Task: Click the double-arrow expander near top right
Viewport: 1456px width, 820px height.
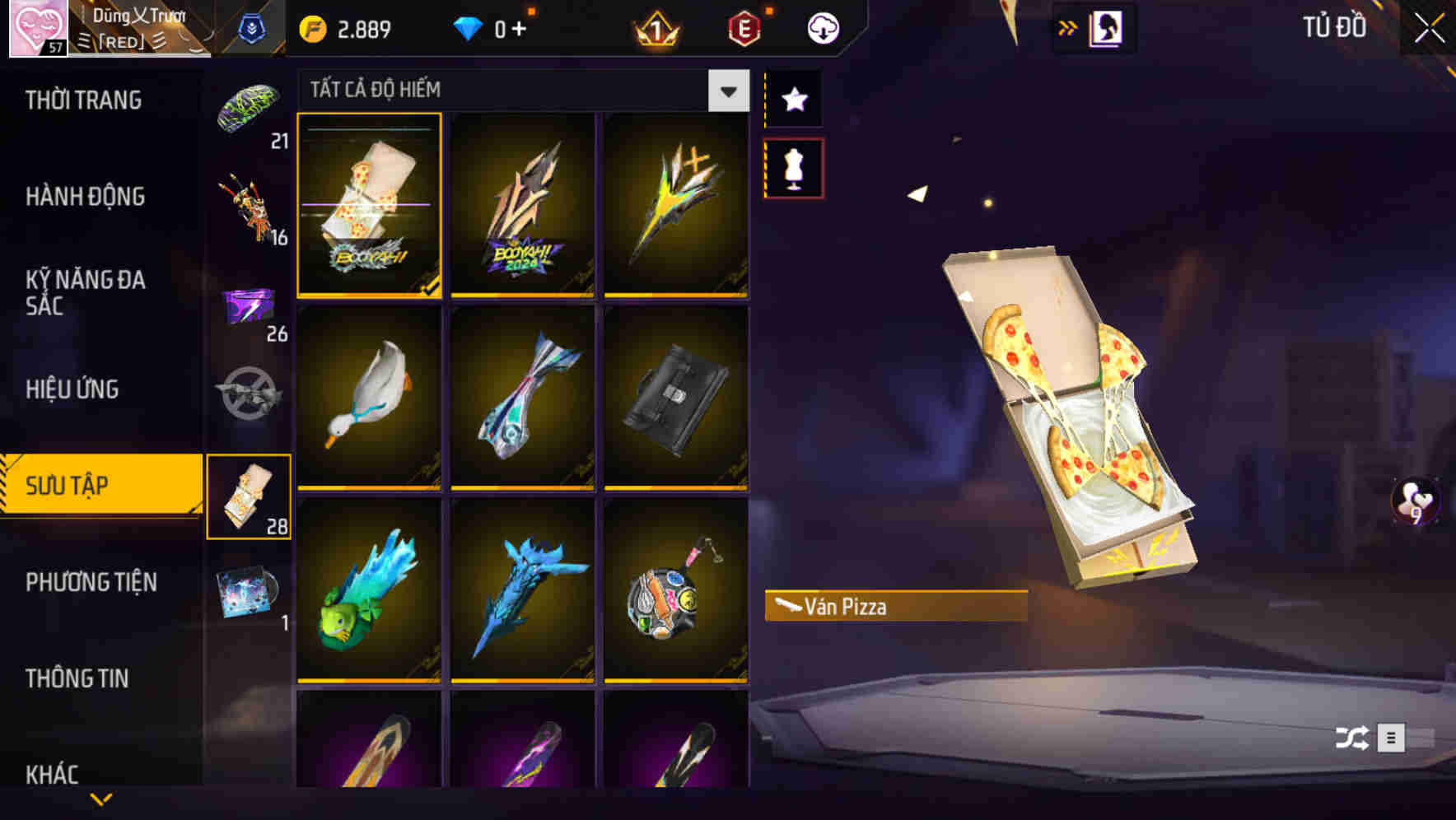Action: pyautogui.click(x=1068, y=26)
